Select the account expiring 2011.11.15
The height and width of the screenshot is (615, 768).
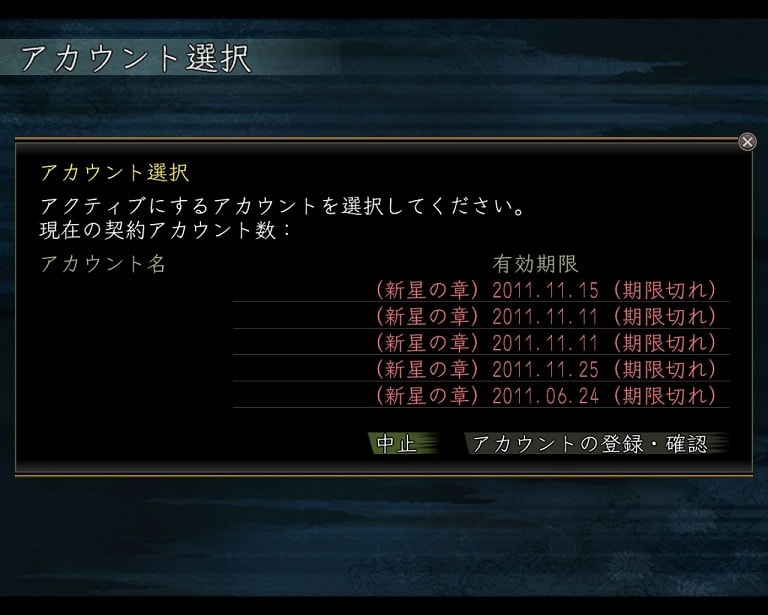(546, 290)
